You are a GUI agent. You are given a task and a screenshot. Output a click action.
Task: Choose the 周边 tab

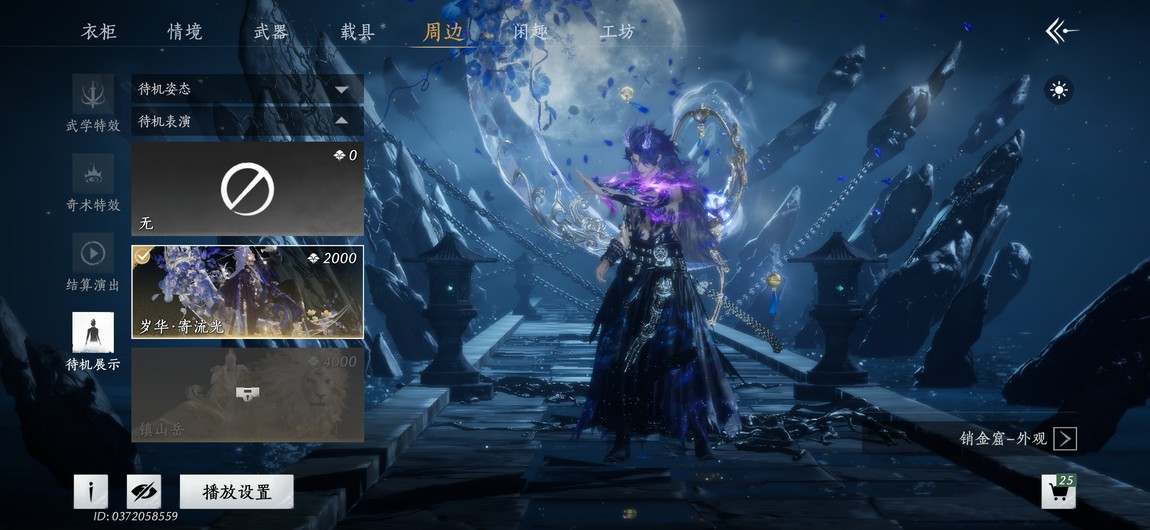[443, 31]
